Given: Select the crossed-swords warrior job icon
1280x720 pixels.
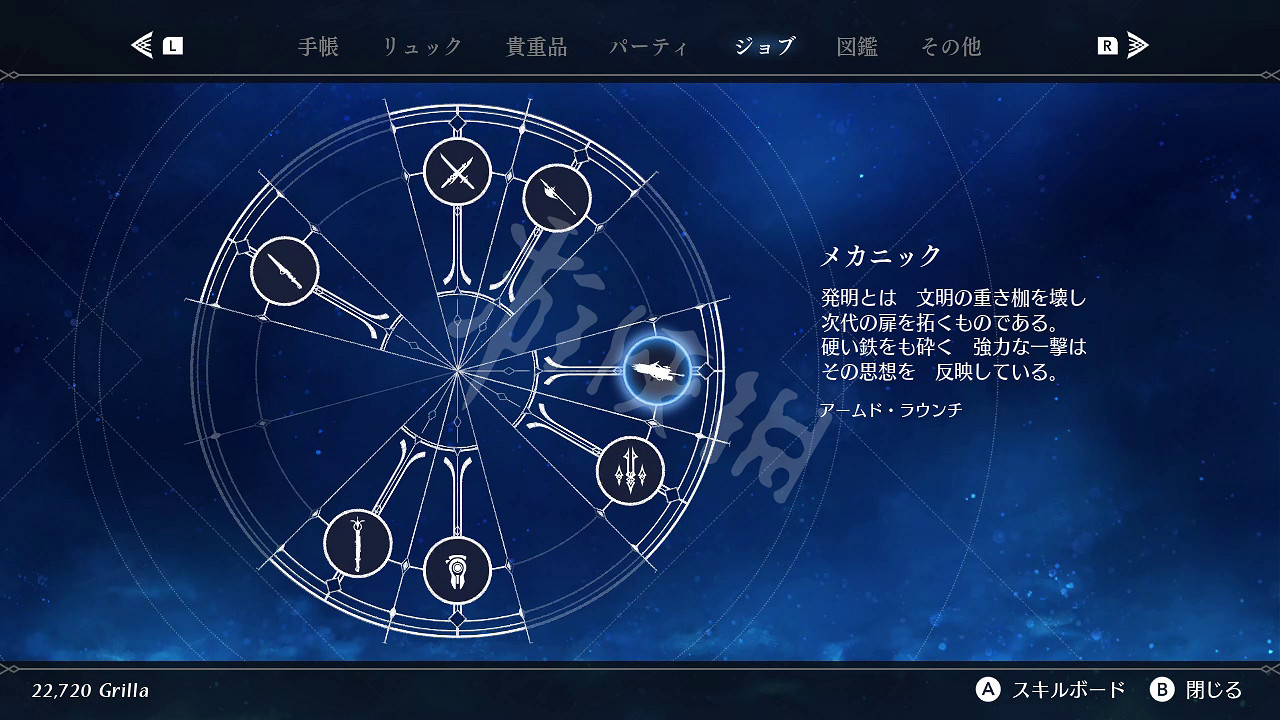Looking at the screenshot, I should (x=456, y=172).
